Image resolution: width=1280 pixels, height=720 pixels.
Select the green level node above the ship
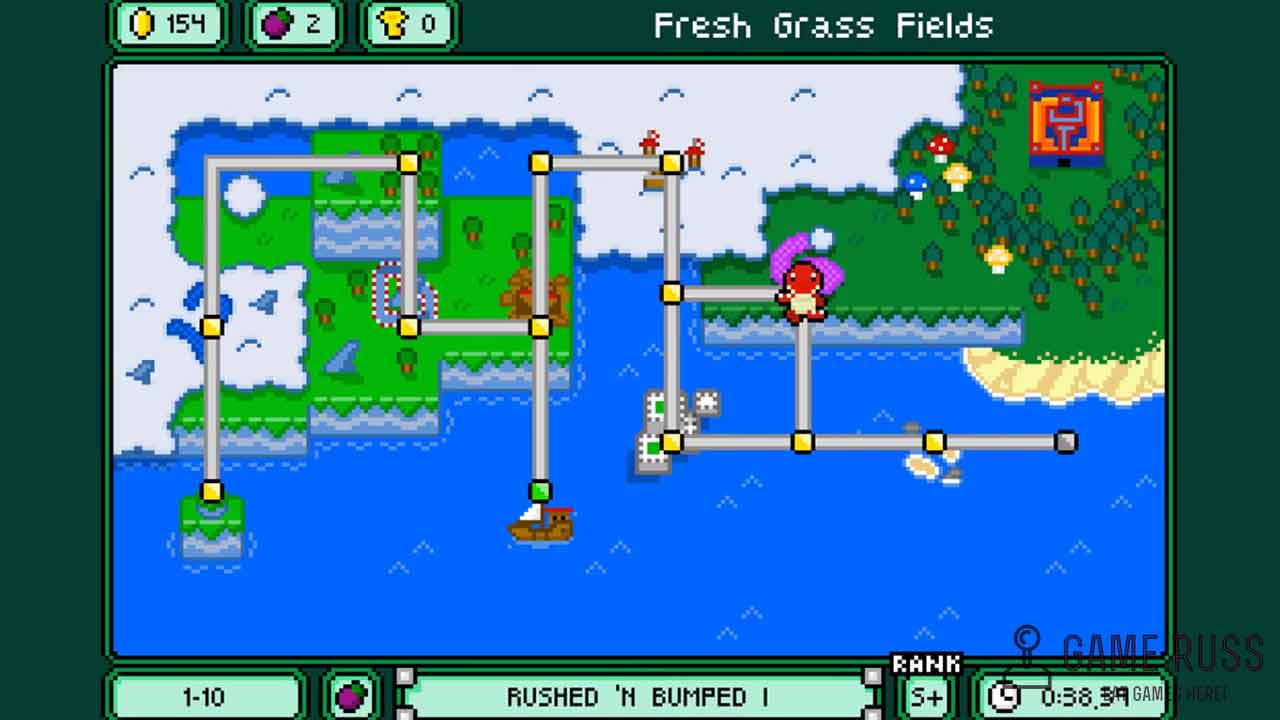coord(540,491)
